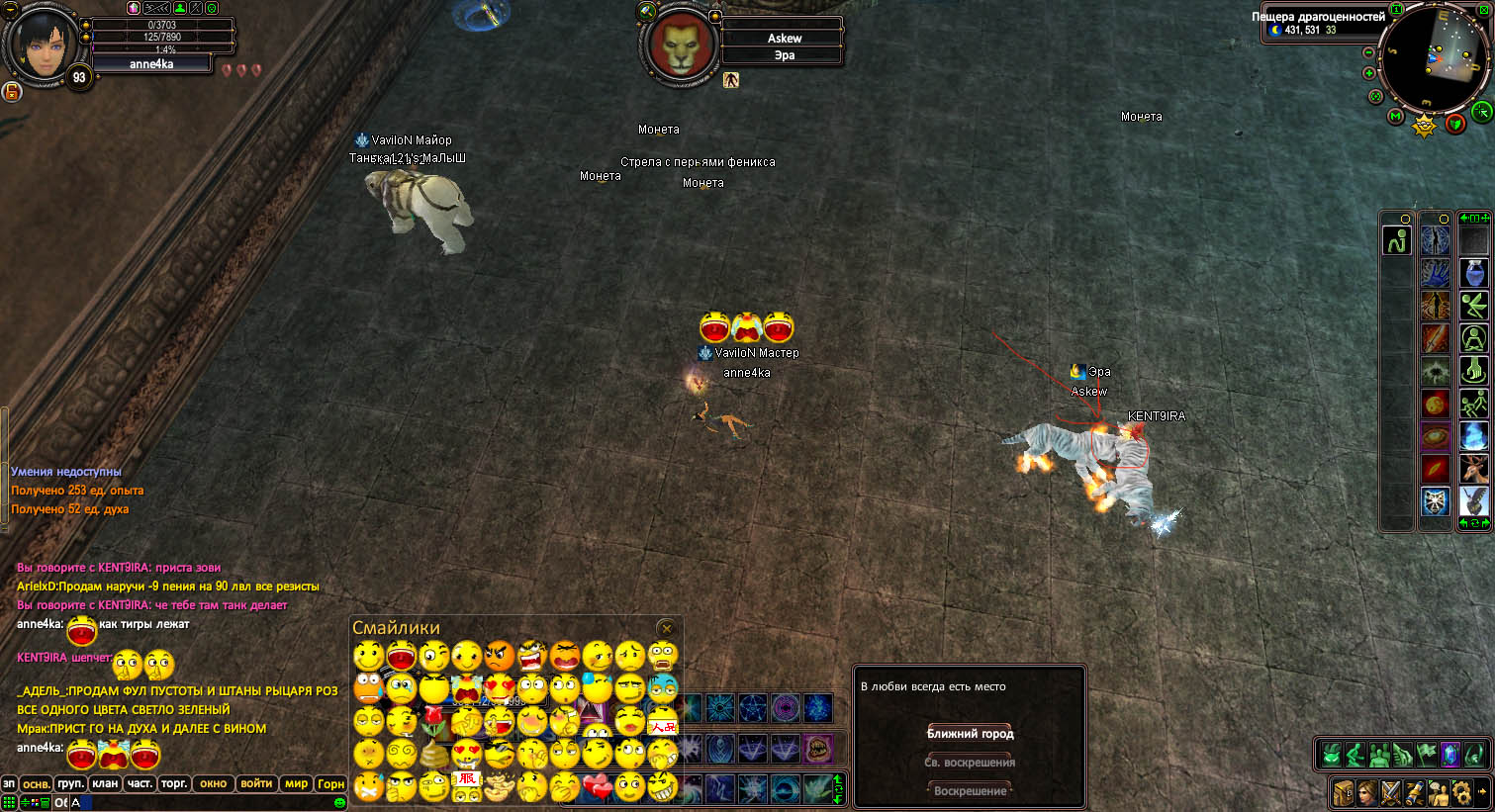Open the inventory chest icon in bottom bar
1495x812 pixels.
pos(1343,792)
